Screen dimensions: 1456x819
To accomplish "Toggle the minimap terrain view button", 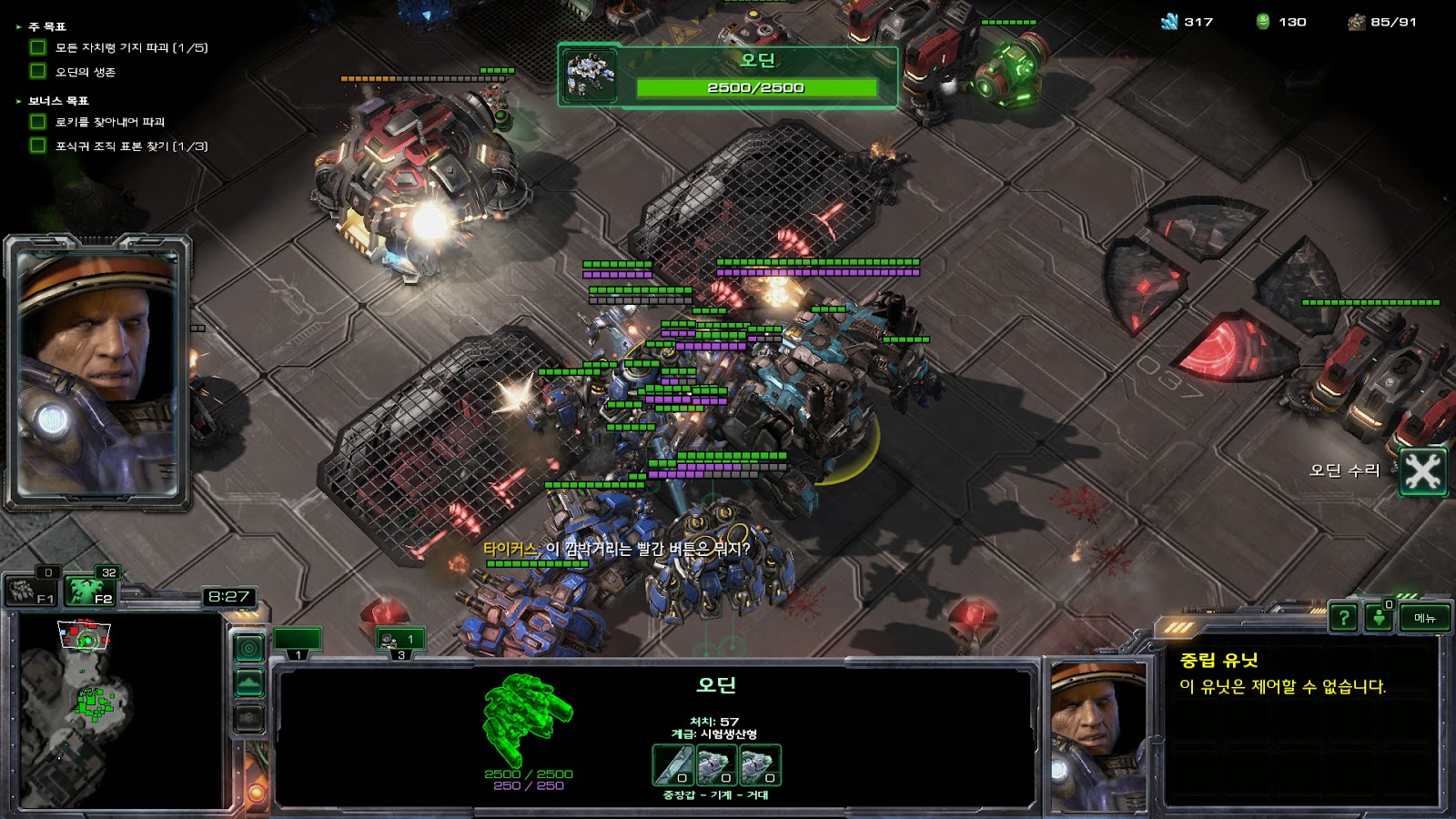I will click(x=249, y=682).
